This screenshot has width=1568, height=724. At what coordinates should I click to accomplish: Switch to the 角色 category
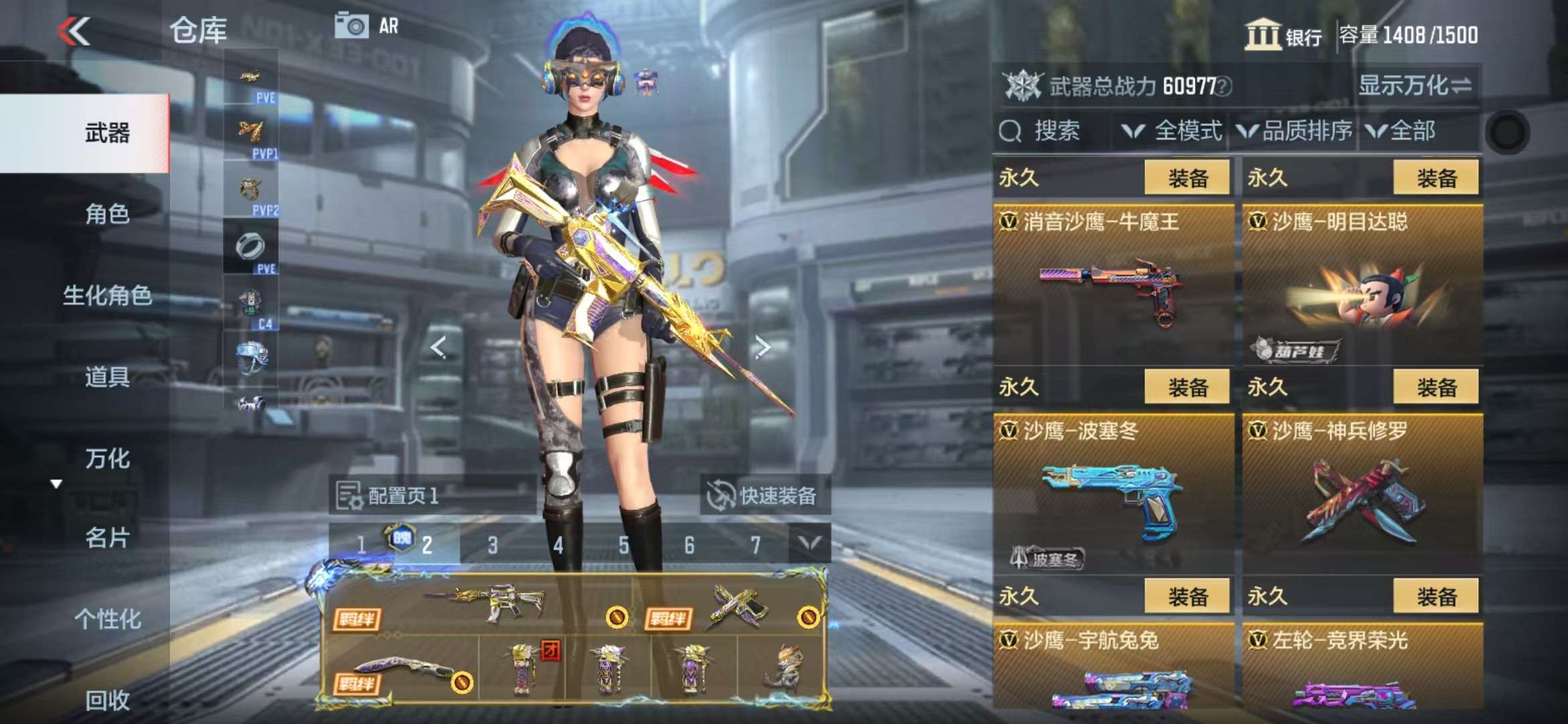tap(107, 214)
